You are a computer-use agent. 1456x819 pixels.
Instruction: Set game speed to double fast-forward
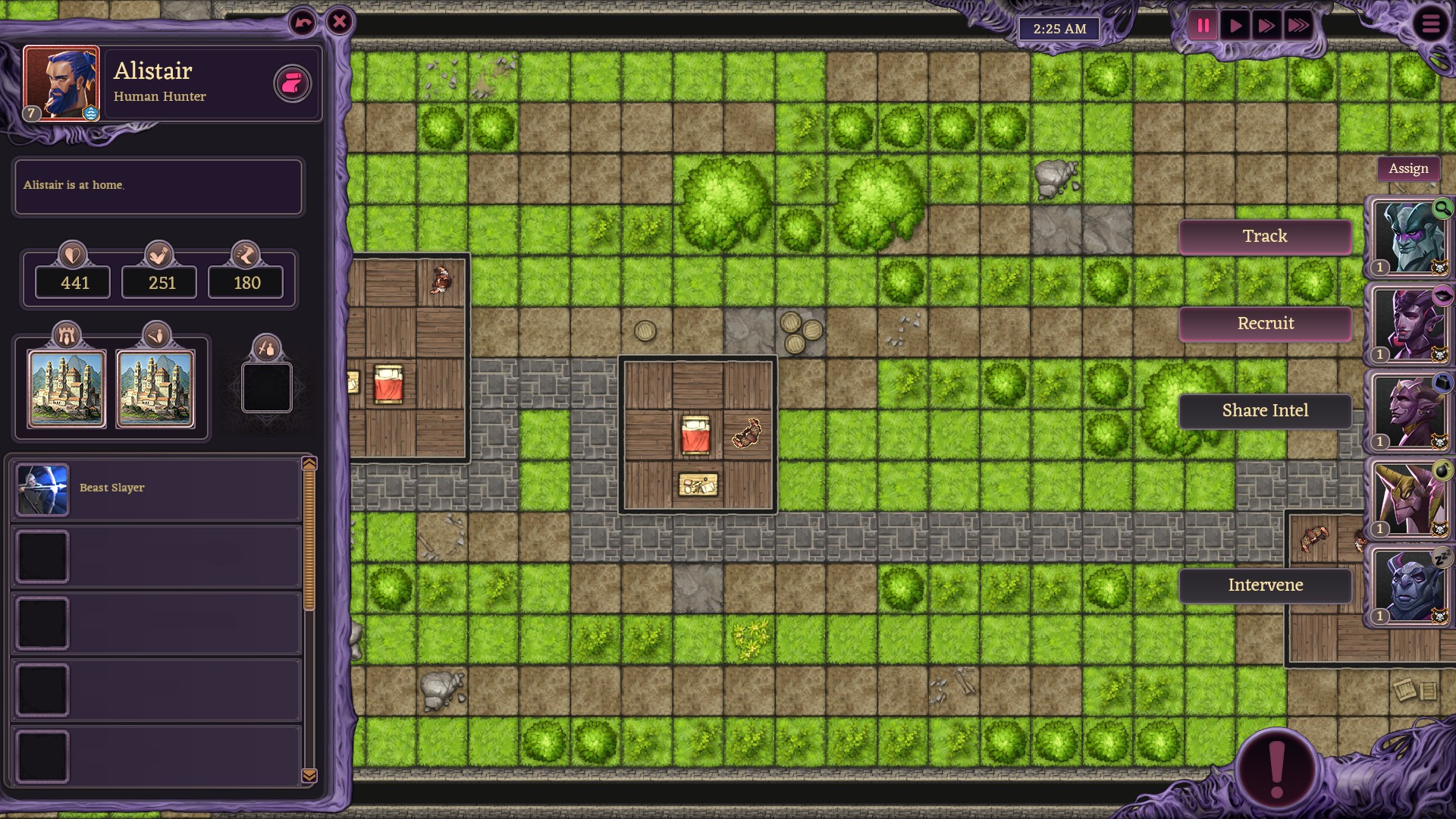coord(1266,27)
